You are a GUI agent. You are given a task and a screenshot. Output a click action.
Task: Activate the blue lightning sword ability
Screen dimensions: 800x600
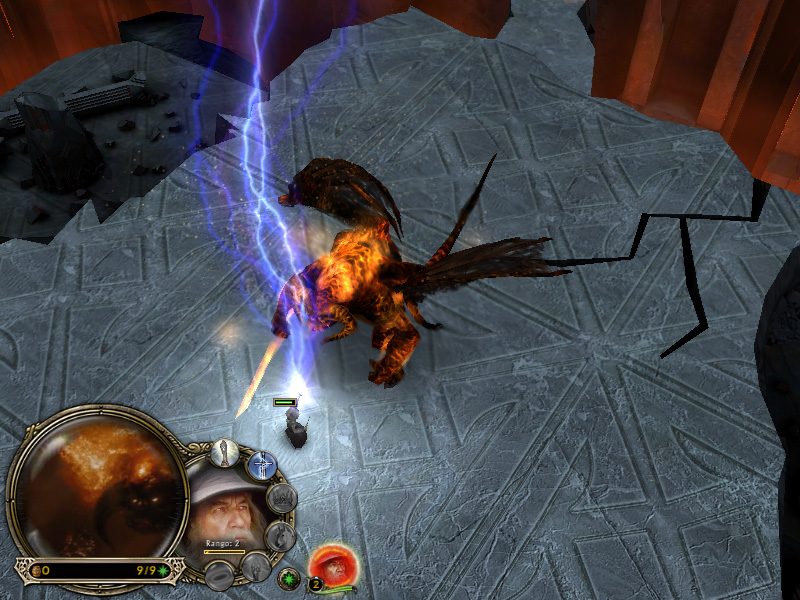262,466
